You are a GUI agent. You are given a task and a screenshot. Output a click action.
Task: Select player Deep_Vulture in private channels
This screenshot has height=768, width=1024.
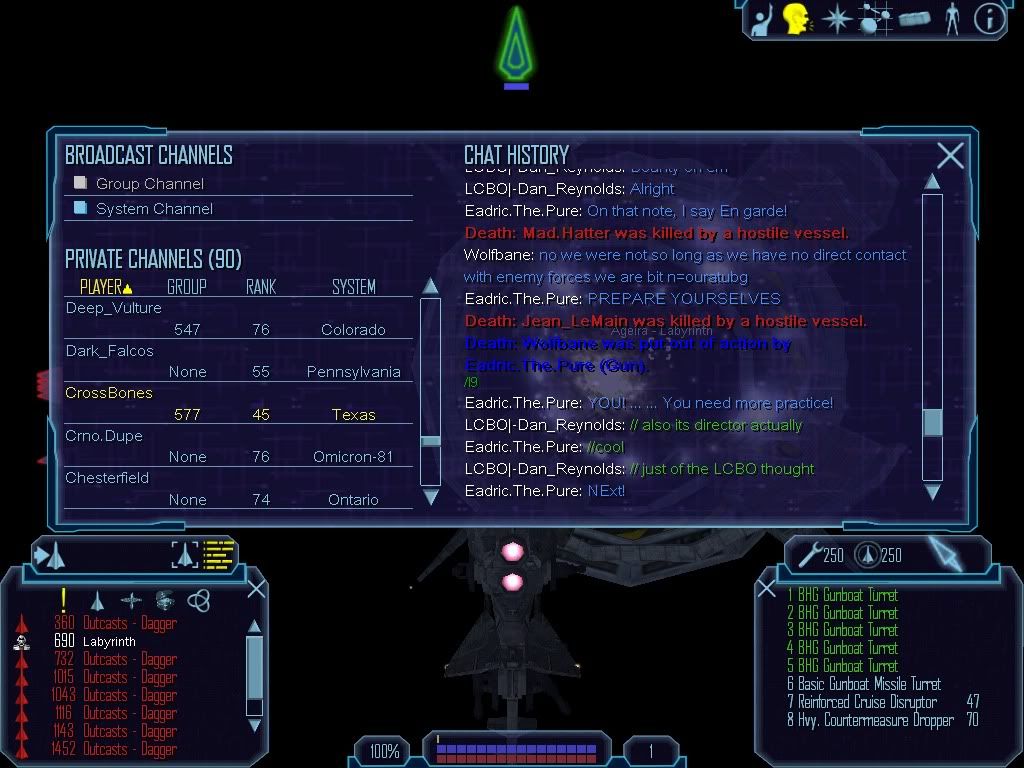click(114, 308)
